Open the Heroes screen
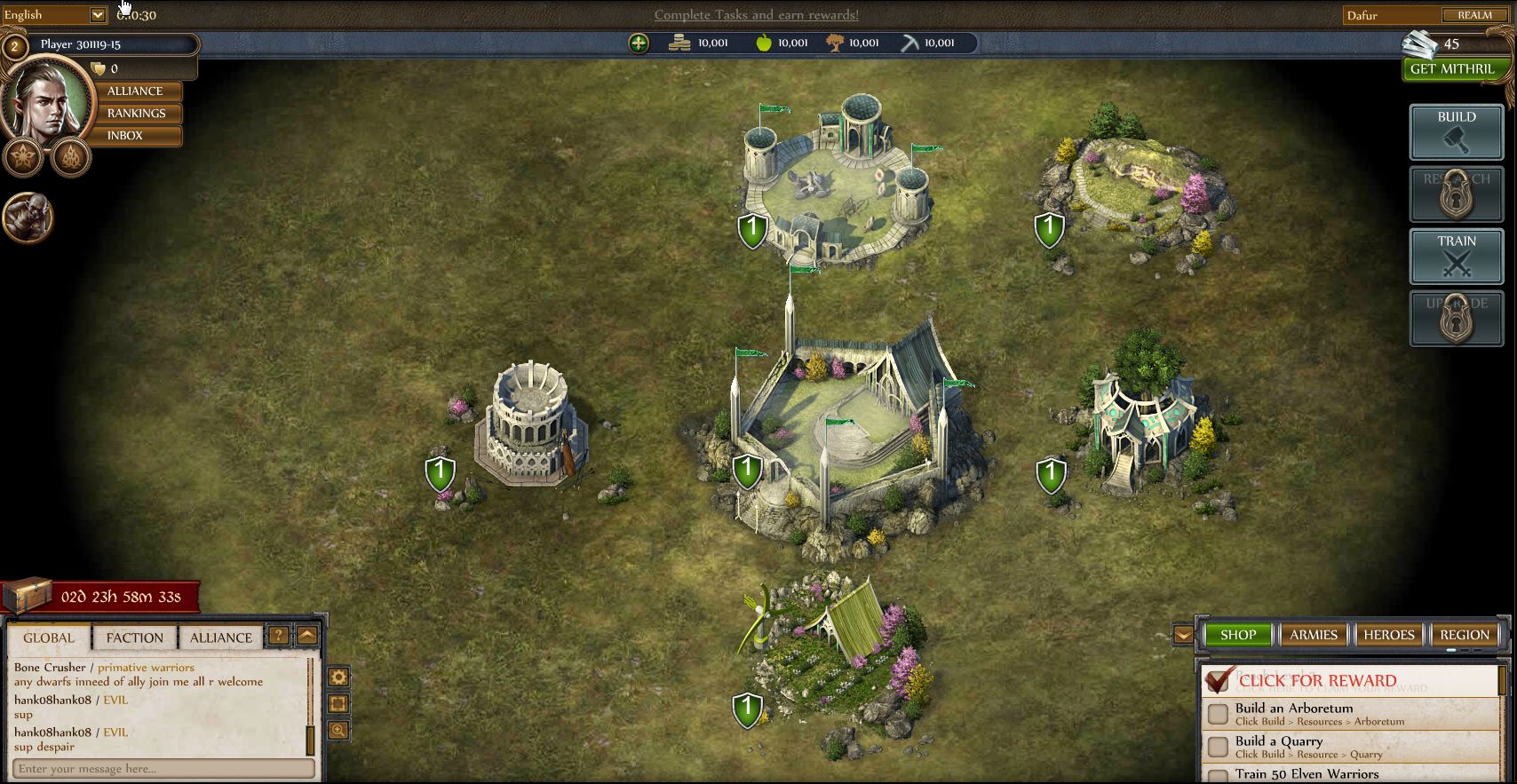1517x784 pixels. pos(1388,635)
